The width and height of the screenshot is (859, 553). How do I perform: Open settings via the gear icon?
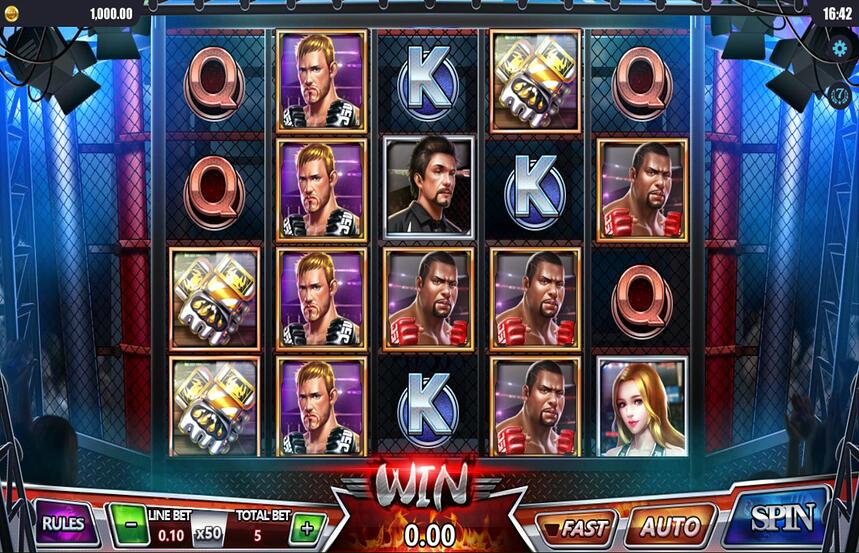[840, 47]
